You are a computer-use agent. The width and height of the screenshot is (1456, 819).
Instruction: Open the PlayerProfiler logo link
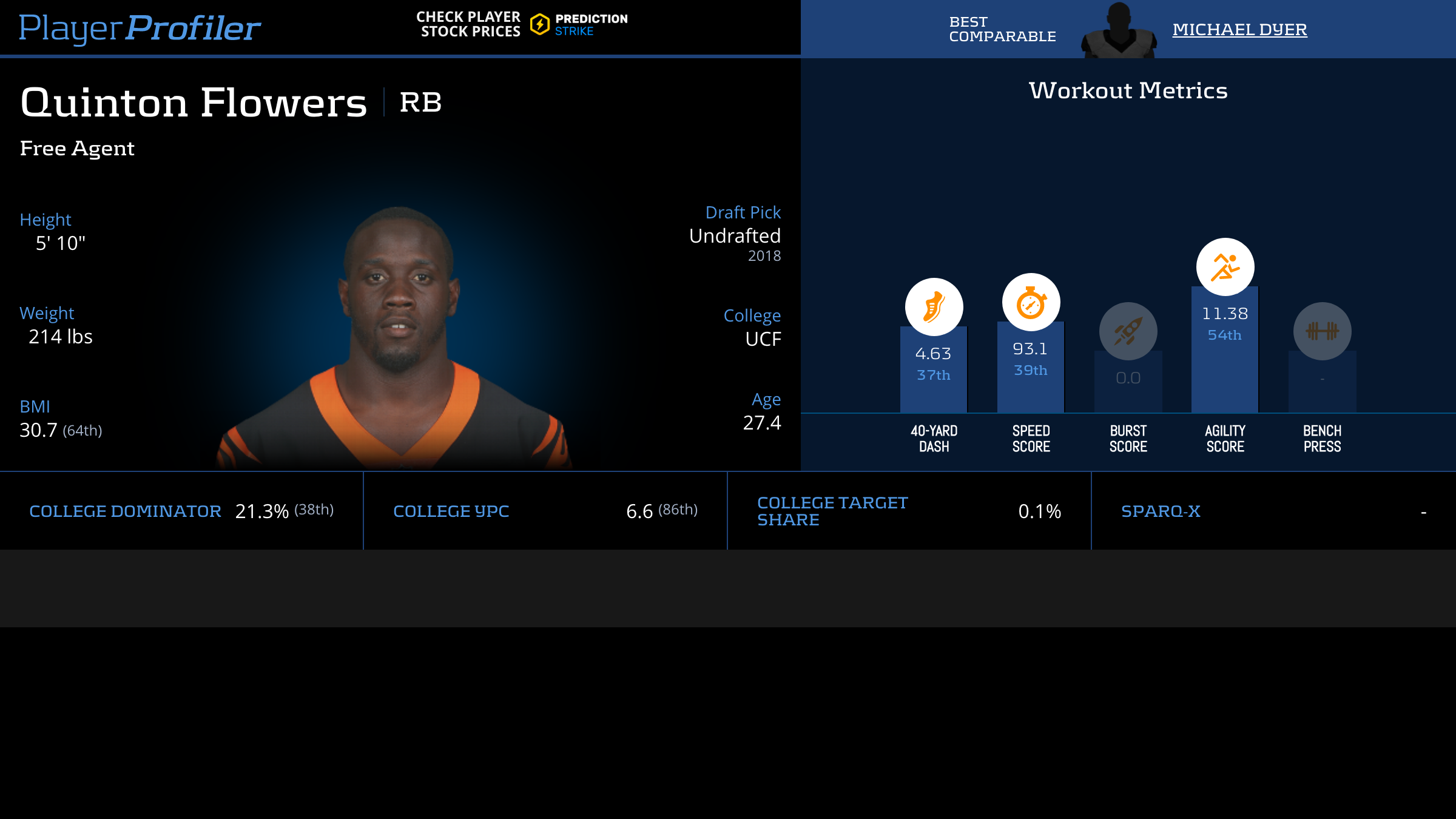tap(140, 28)
